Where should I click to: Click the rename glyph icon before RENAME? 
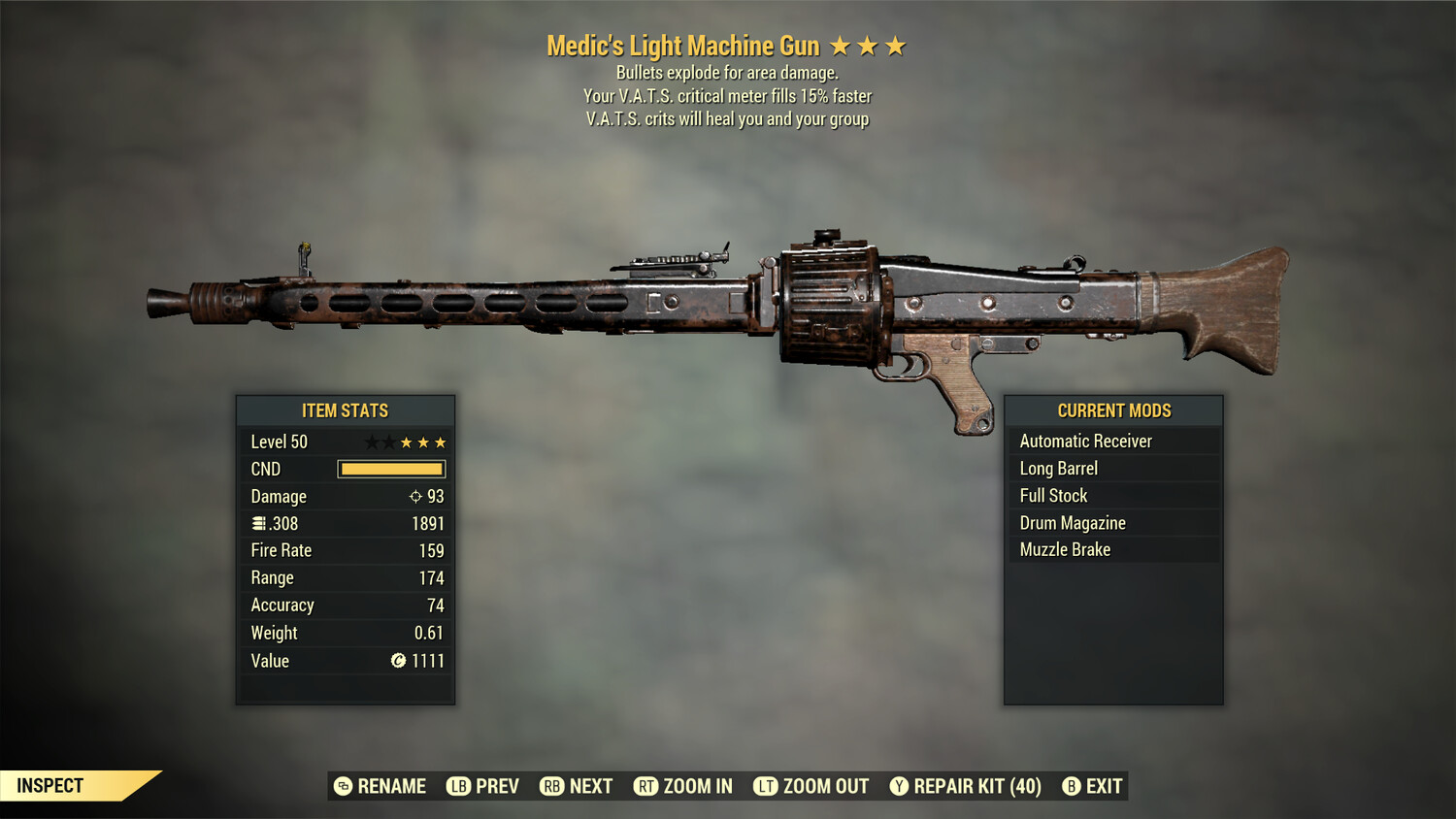pos(342,786)
